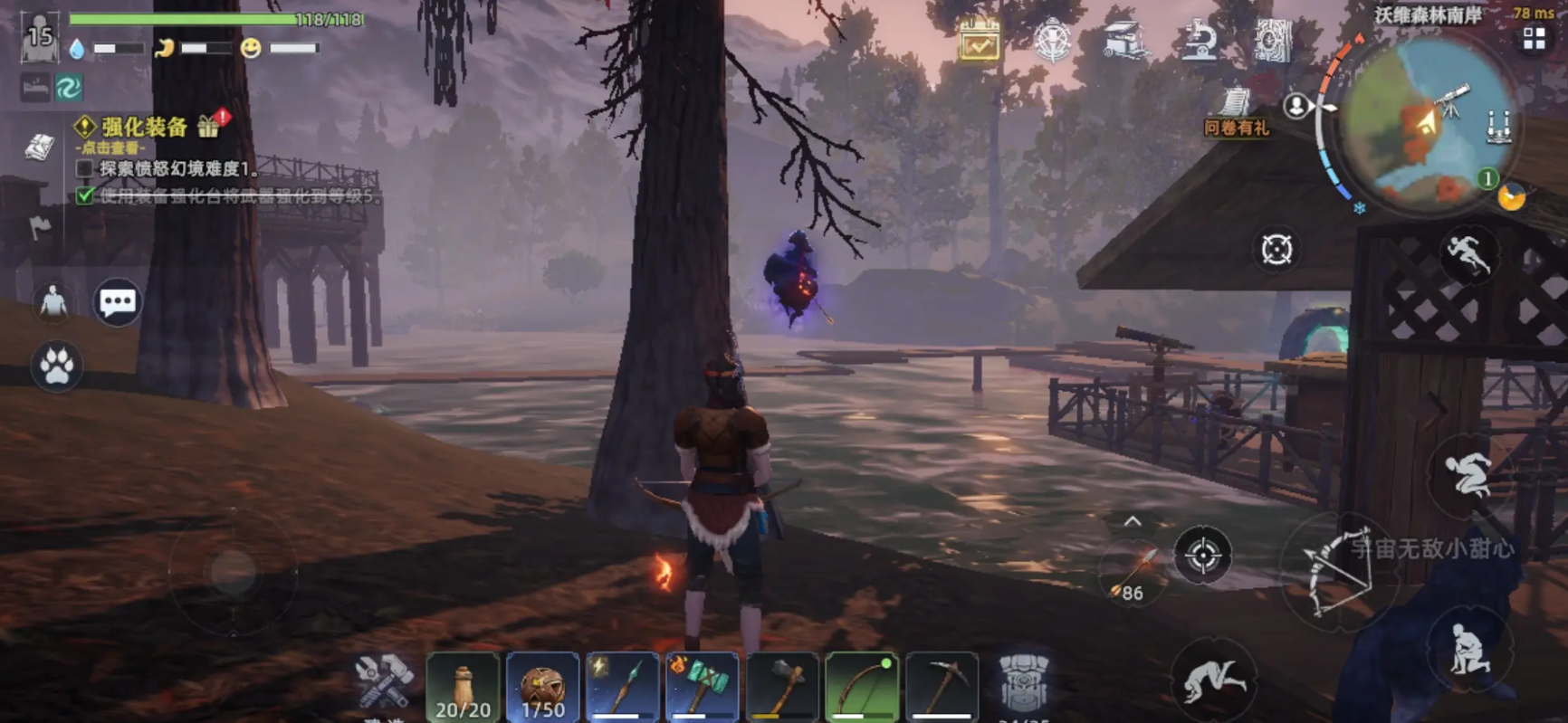Open the pet paw menu

coord(56,366)
